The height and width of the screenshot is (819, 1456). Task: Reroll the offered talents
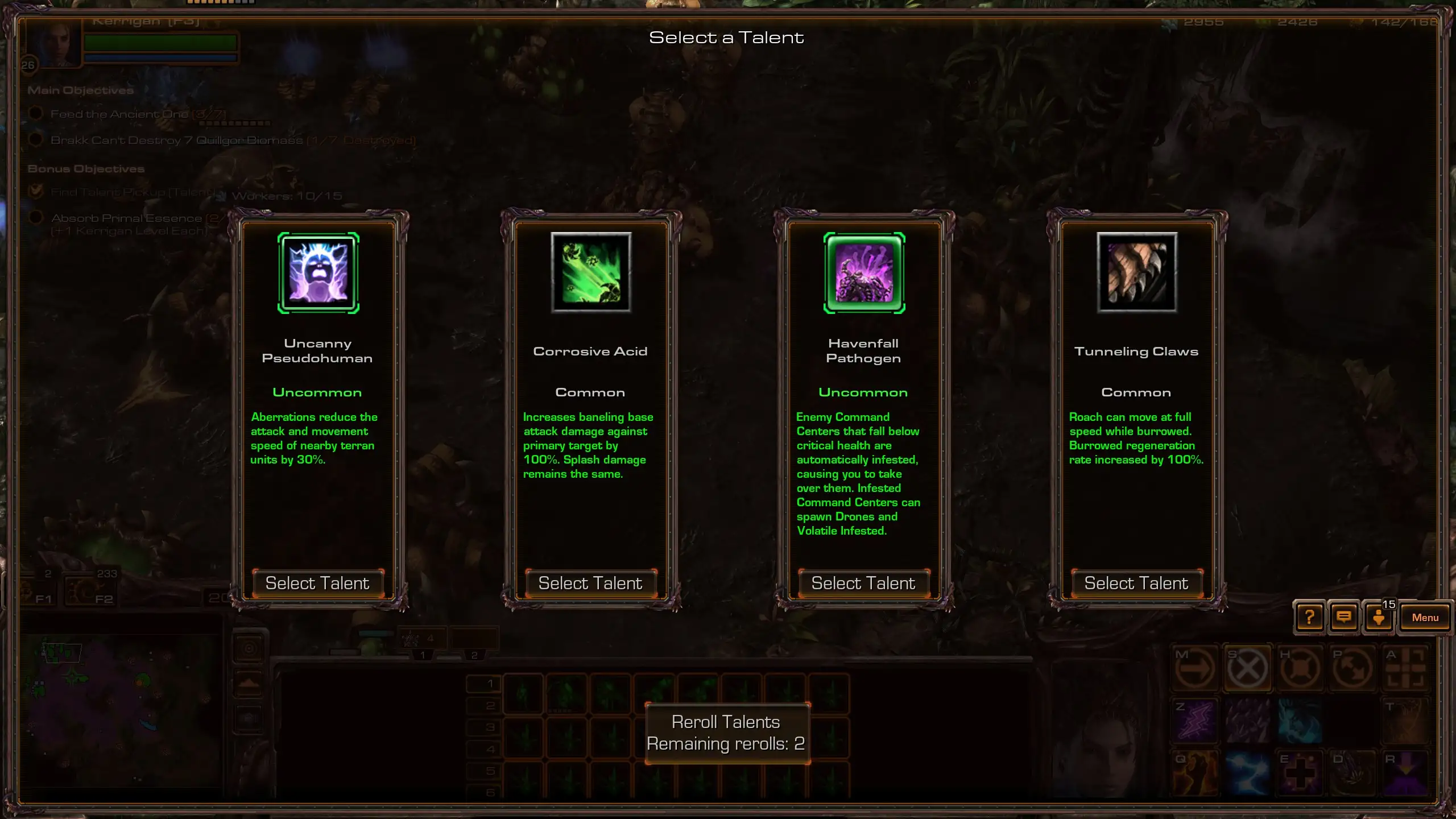(726, 733)
